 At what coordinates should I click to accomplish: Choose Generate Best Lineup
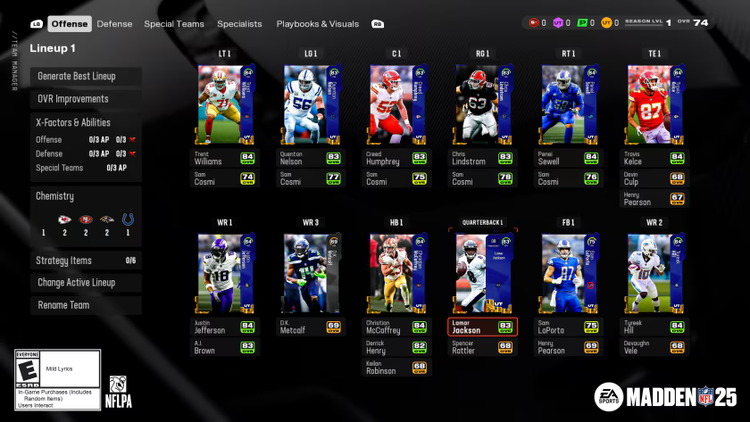tap(85, 77)
